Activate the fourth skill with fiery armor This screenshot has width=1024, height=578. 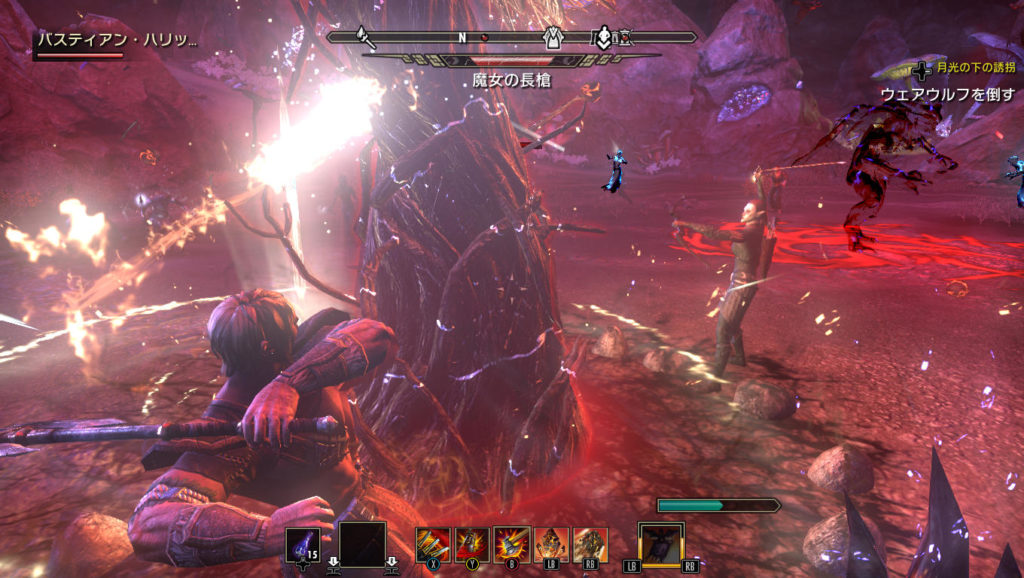pyautogui.click(x=551, y=544)
